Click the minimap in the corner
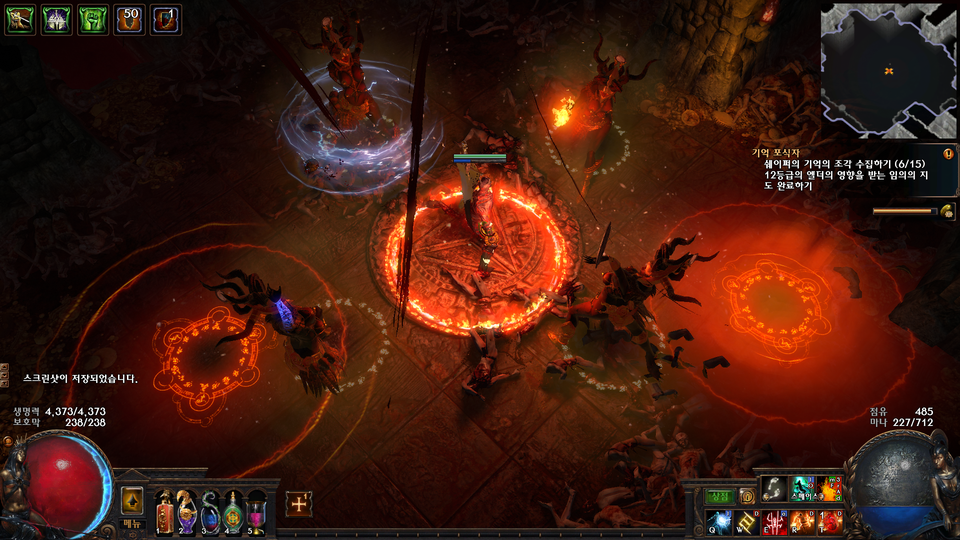The height and width of the screenshot is (540, 960). pos(888,70)
